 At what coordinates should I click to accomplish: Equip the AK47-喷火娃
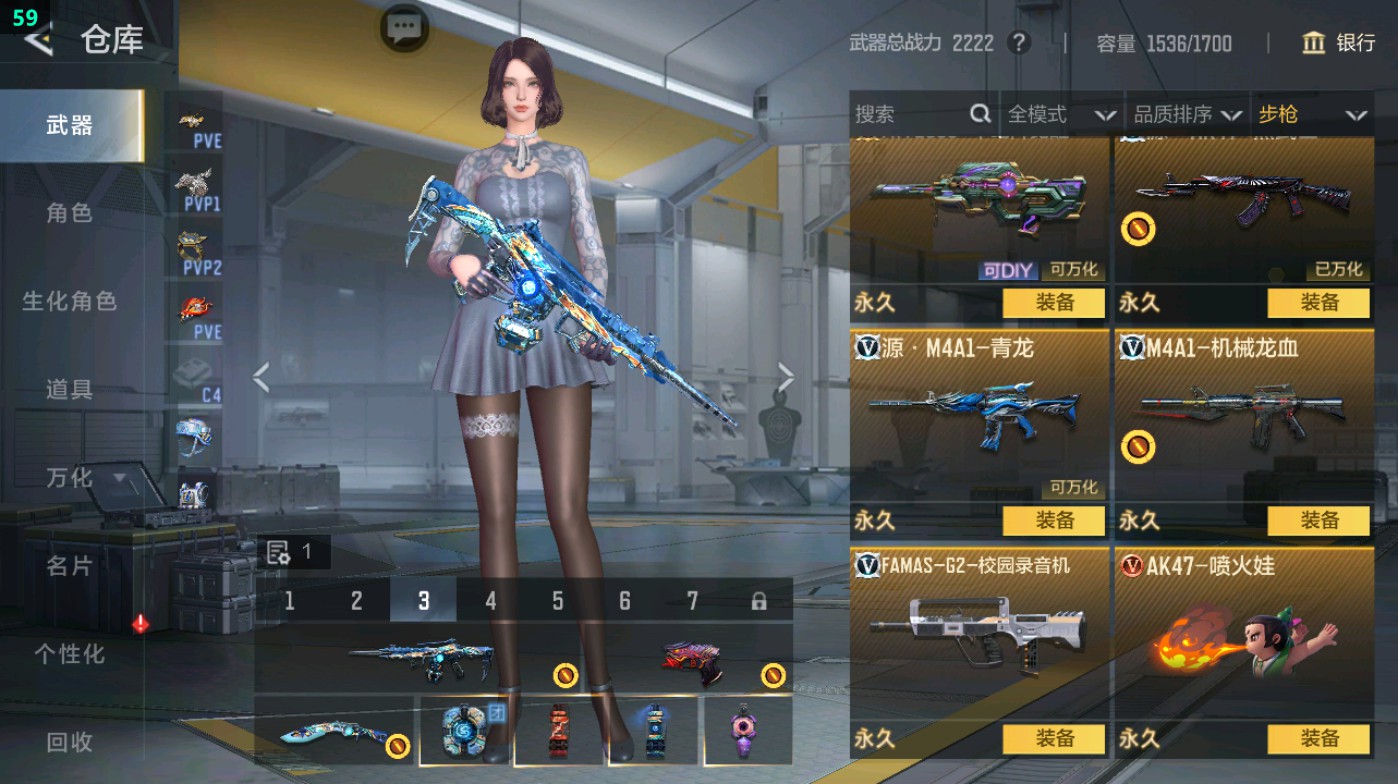point(1318,738)
